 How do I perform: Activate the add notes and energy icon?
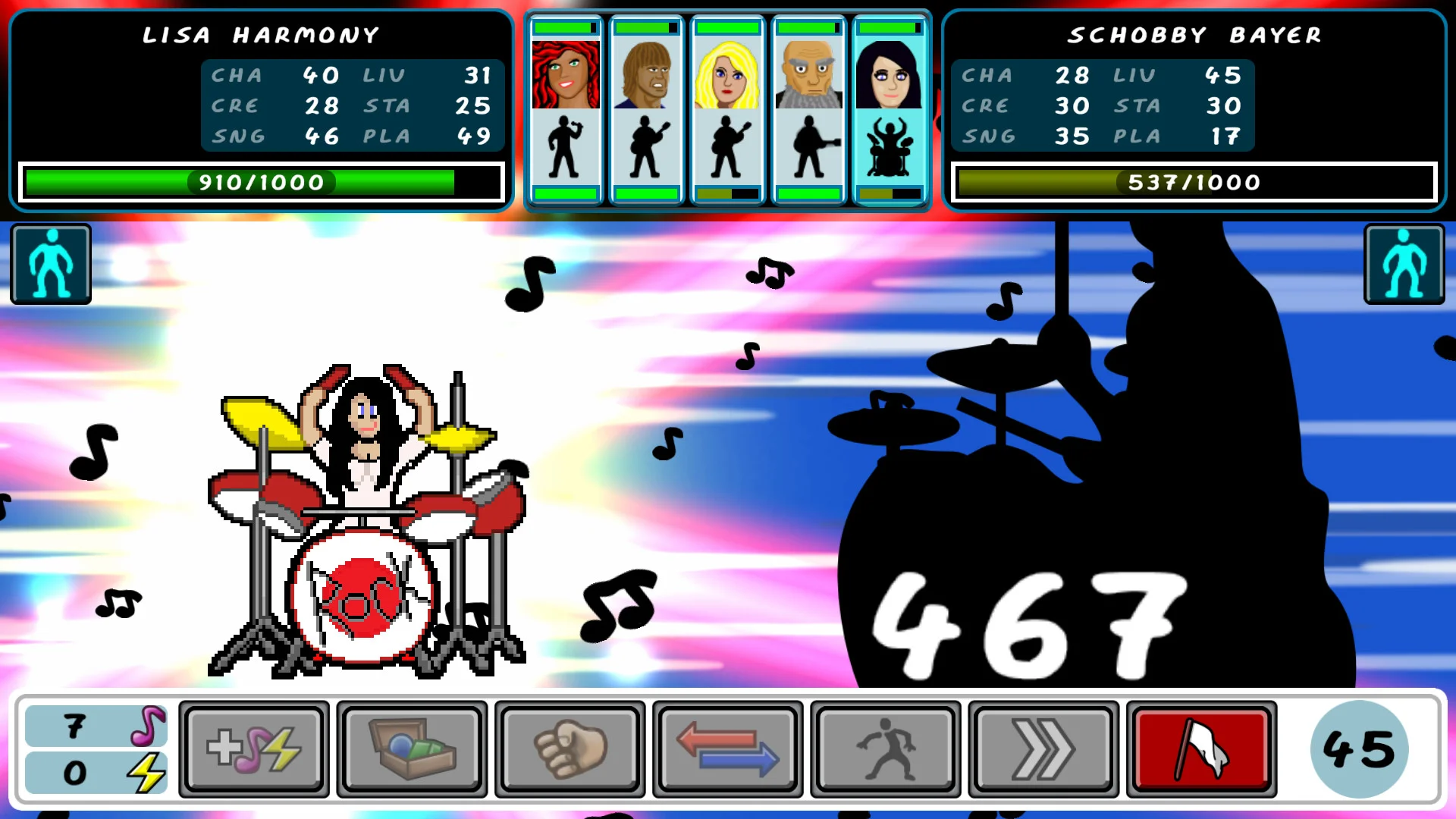[255, 748]
